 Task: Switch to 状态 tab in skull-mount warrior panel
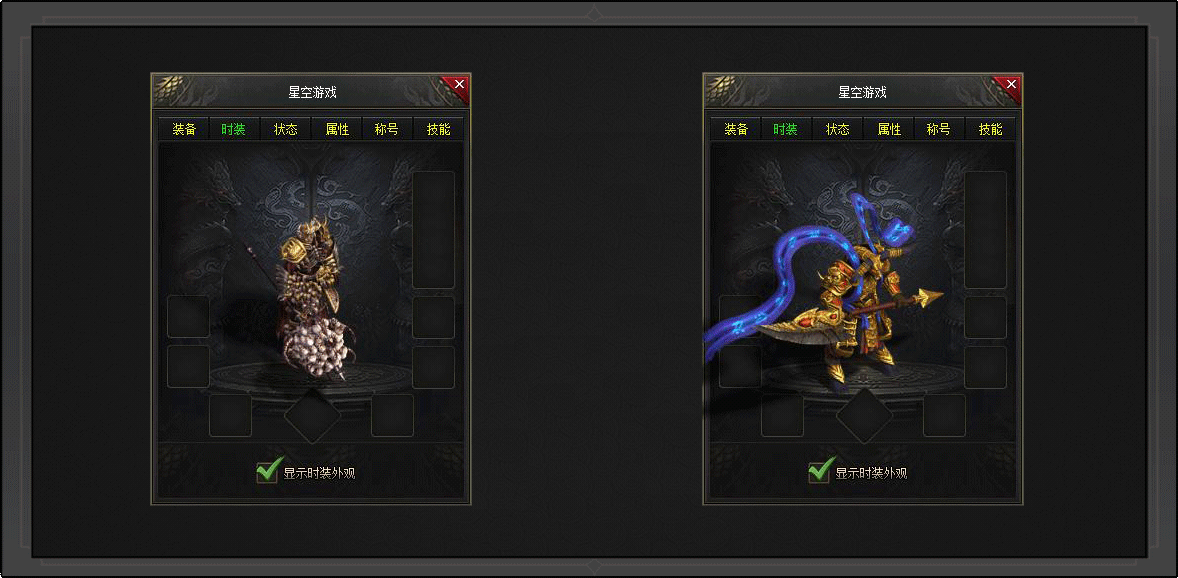pyautogui.click(x=286, y=130)
